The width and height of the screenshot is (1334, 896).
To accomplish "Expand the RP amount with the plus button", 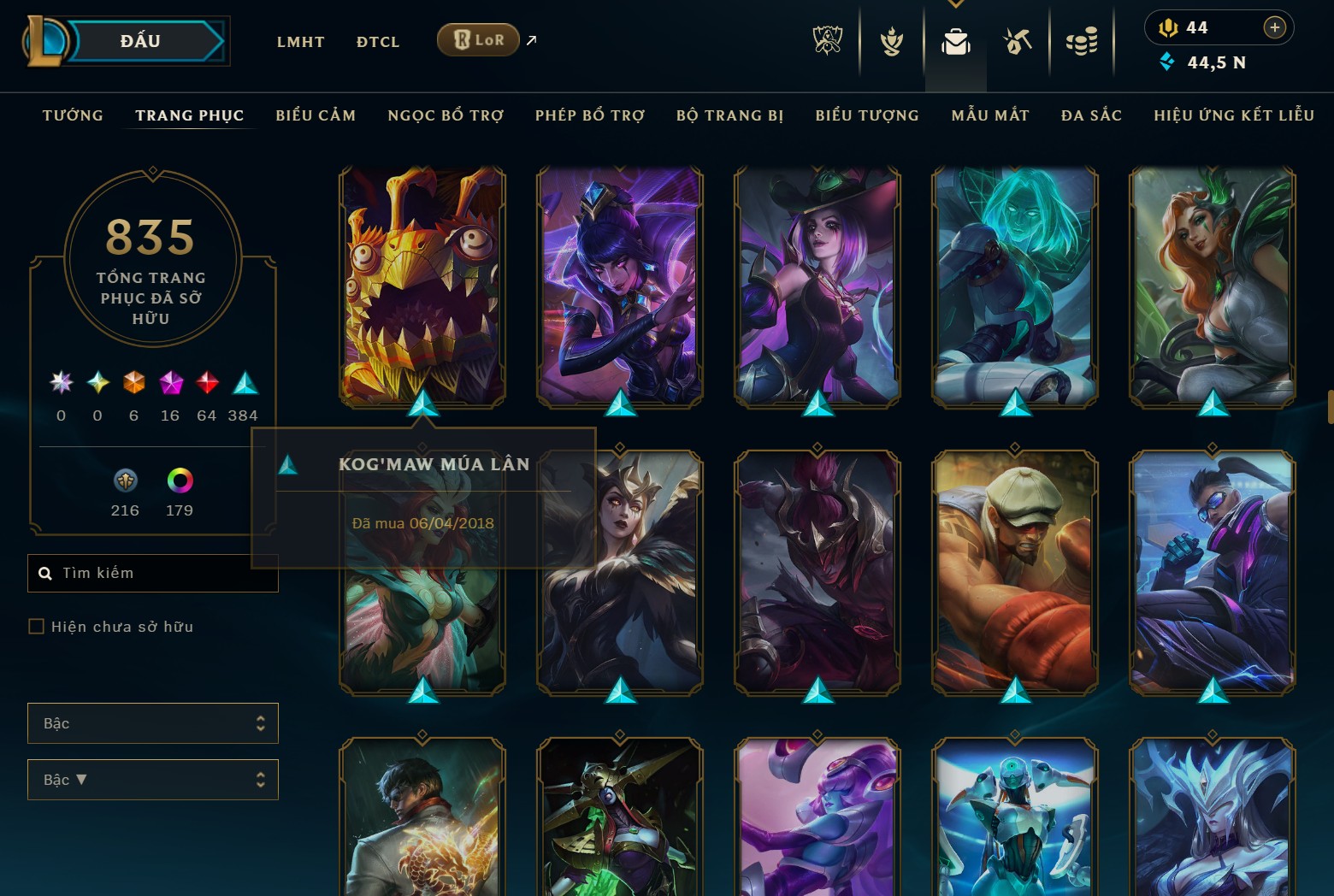I will (1275, 27).
